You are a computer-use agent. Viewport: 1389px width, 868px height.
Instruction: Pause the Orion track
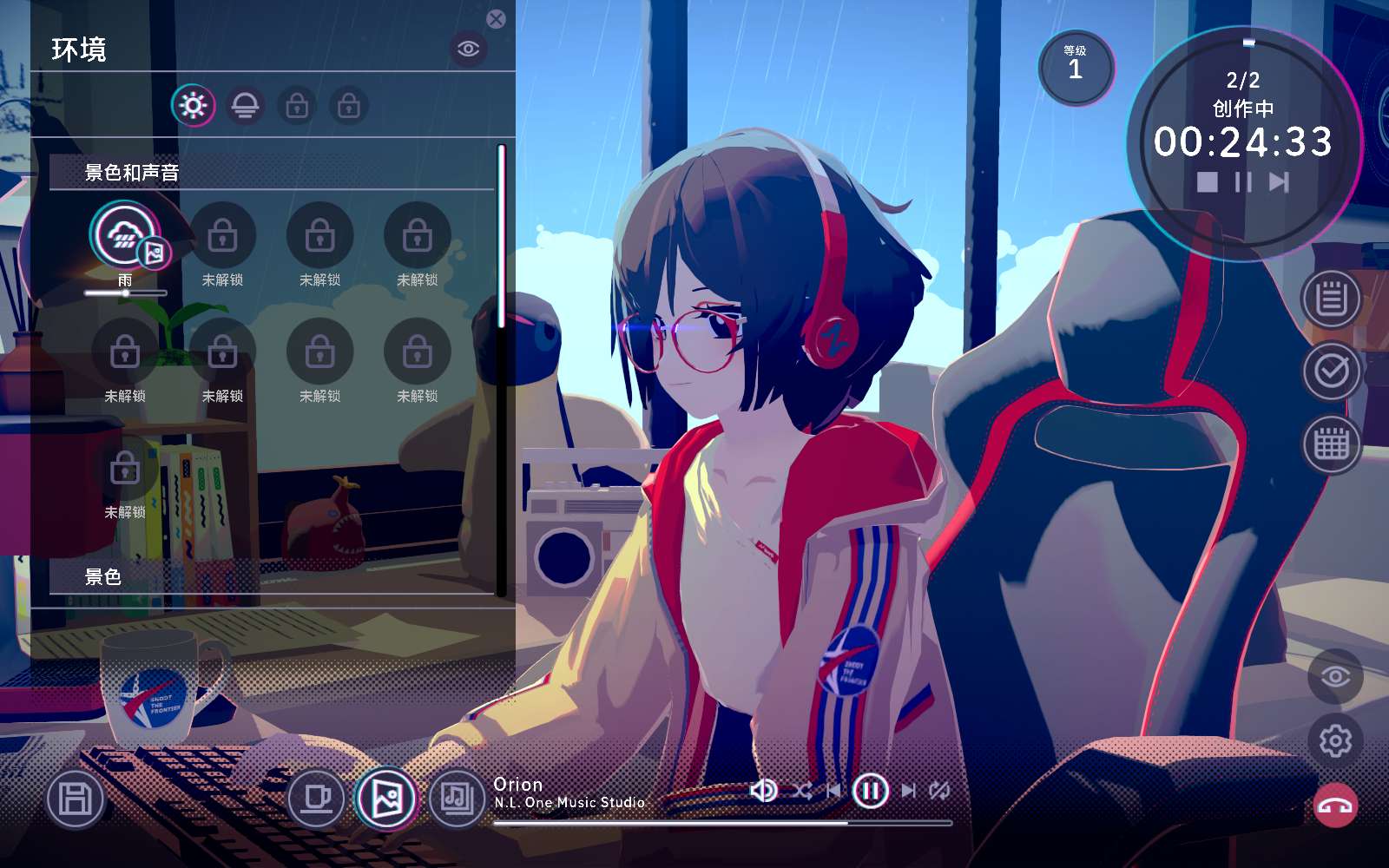(x=869, y=791)
